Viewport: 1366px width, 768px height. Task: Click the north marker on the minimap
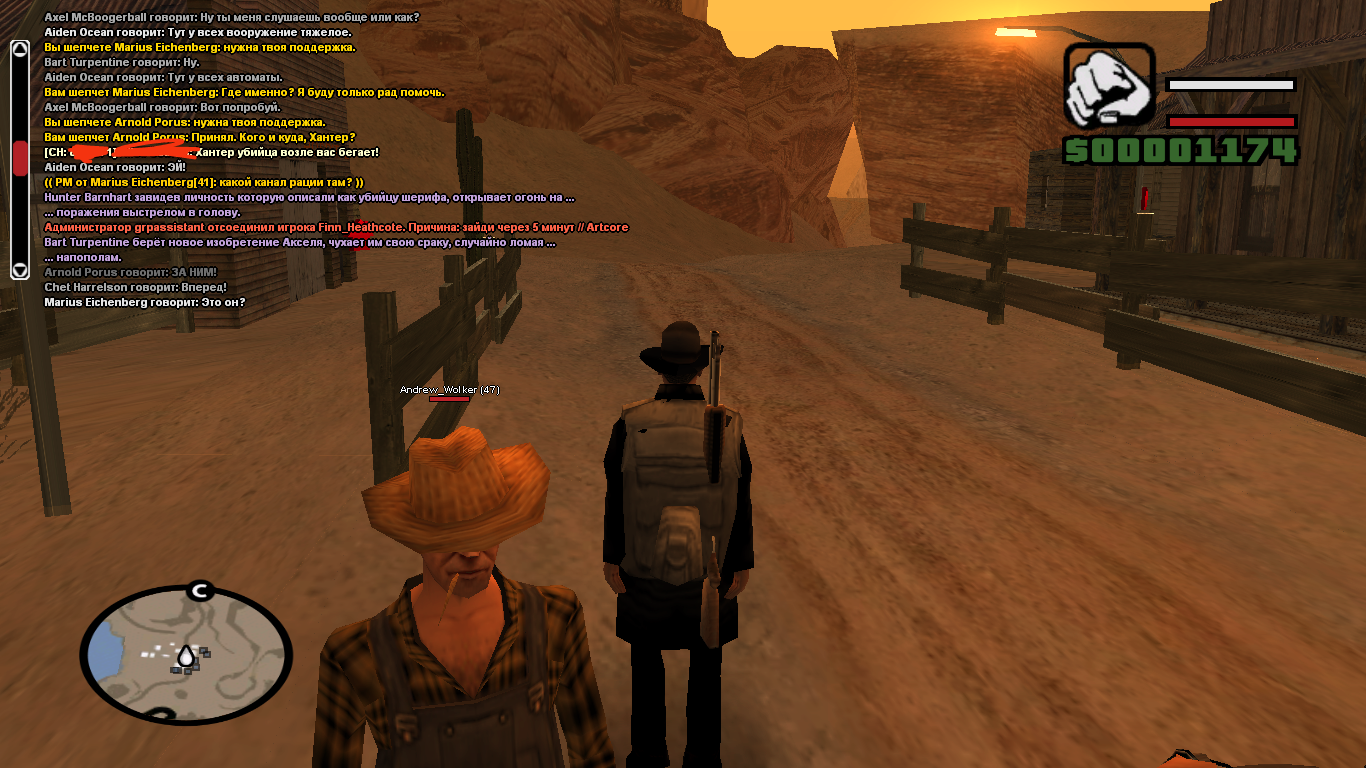click(200, 592)
